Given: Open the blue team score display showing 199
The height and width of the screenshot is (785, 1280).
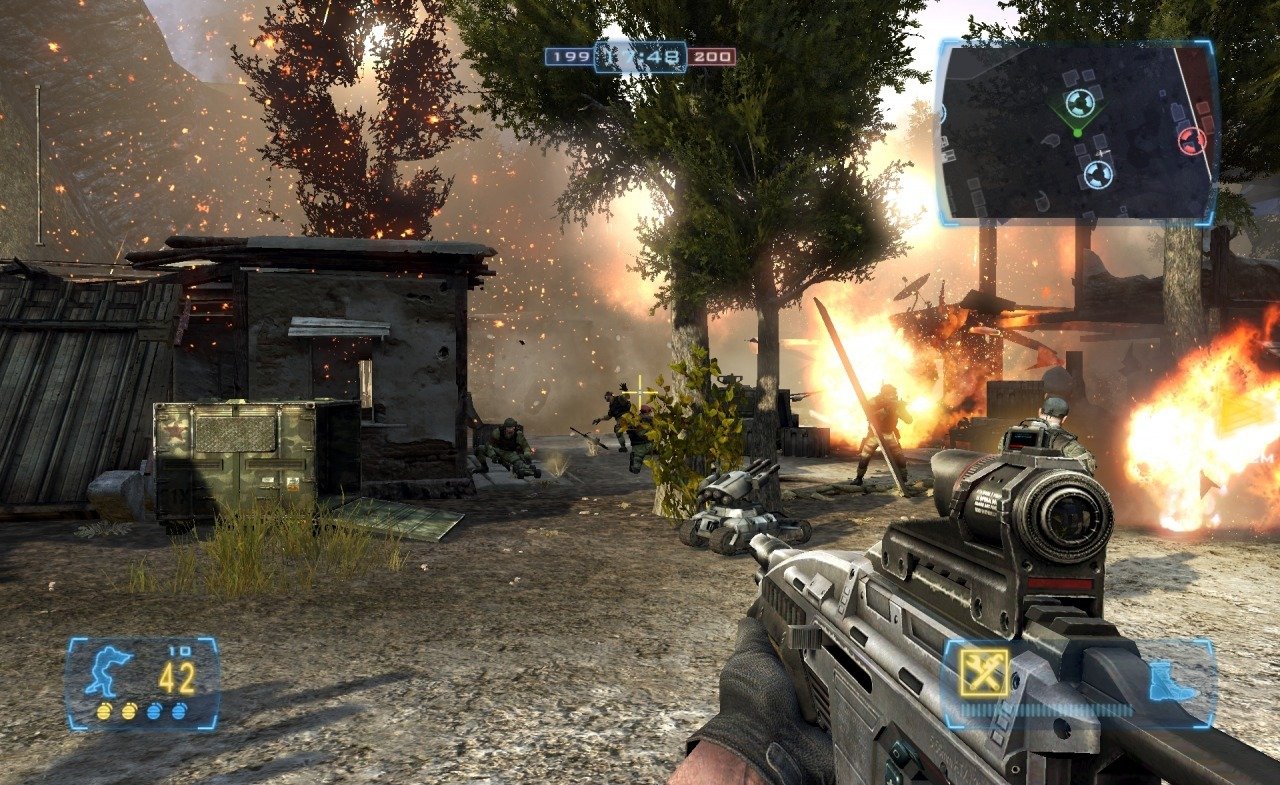Looking at the screenshot, I should pos(568,58).
